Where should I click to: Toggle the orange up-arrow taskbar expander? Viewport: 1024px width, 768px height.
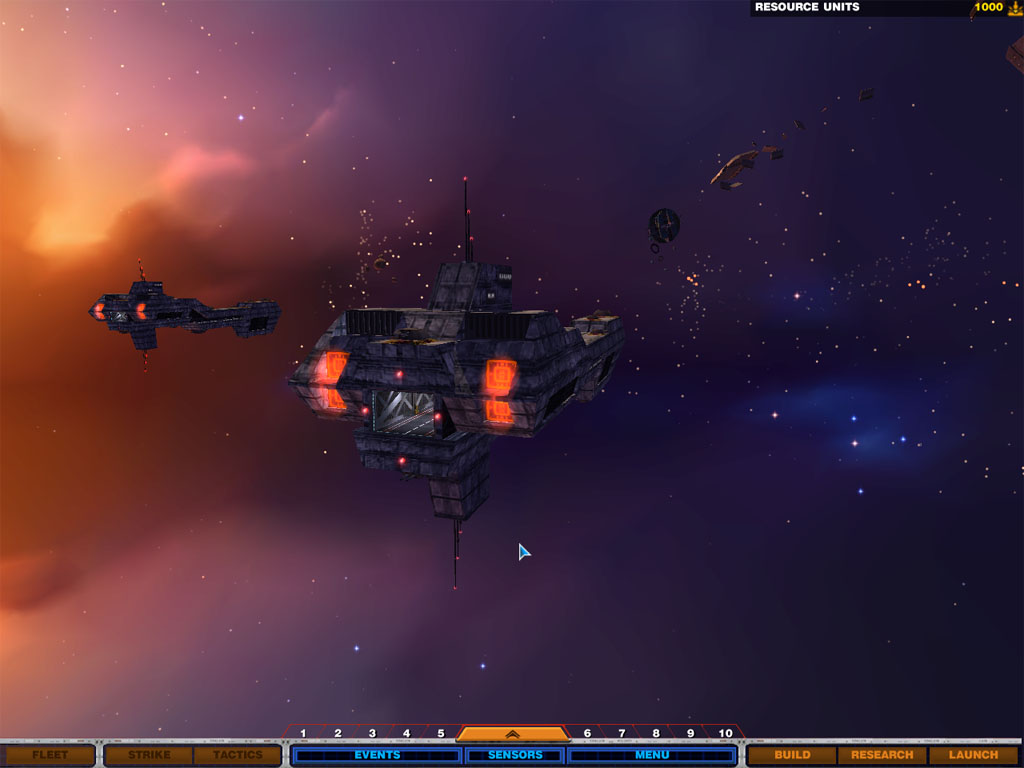(512, 733)
